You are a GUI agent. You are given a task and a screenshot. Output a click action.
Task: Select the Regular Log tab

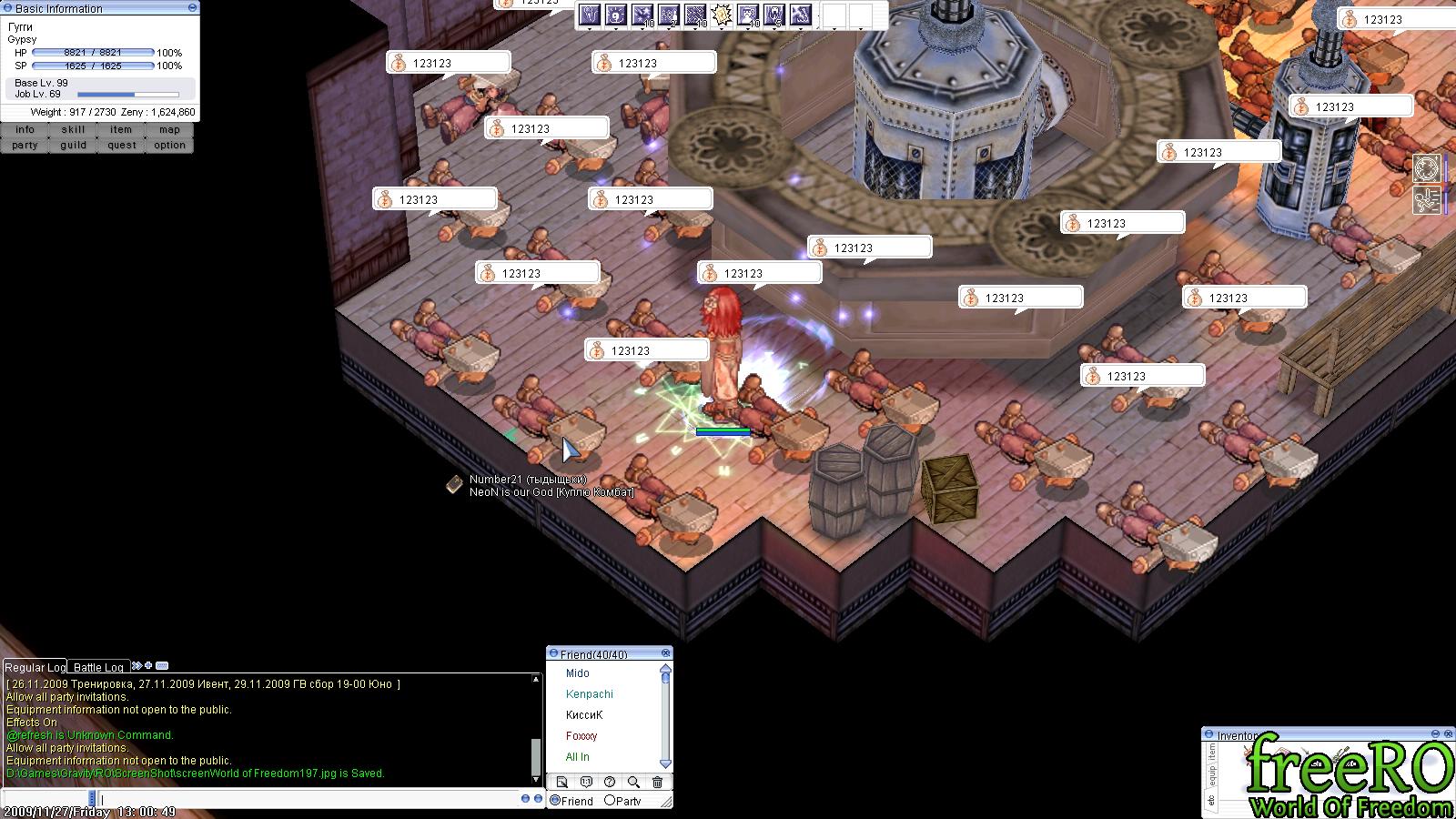tap(35, 667)
